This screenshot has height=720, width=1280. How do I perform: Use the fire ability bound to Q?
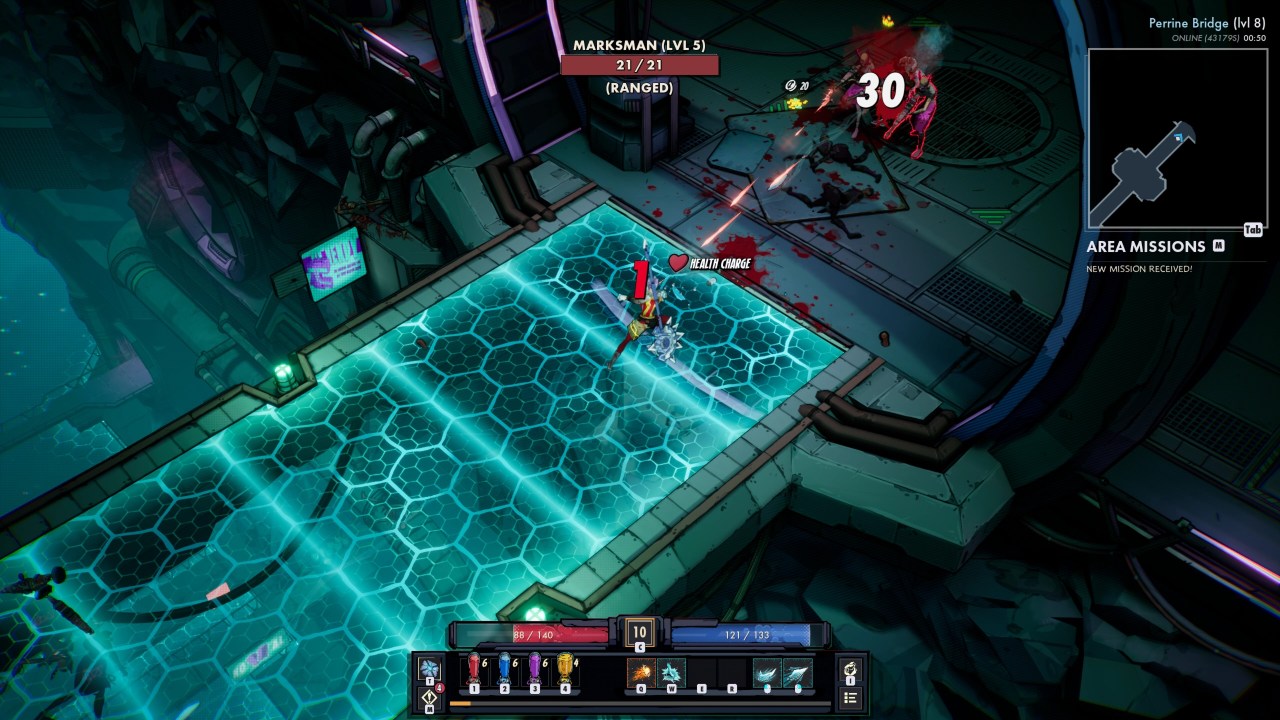(x=641, y=671)
